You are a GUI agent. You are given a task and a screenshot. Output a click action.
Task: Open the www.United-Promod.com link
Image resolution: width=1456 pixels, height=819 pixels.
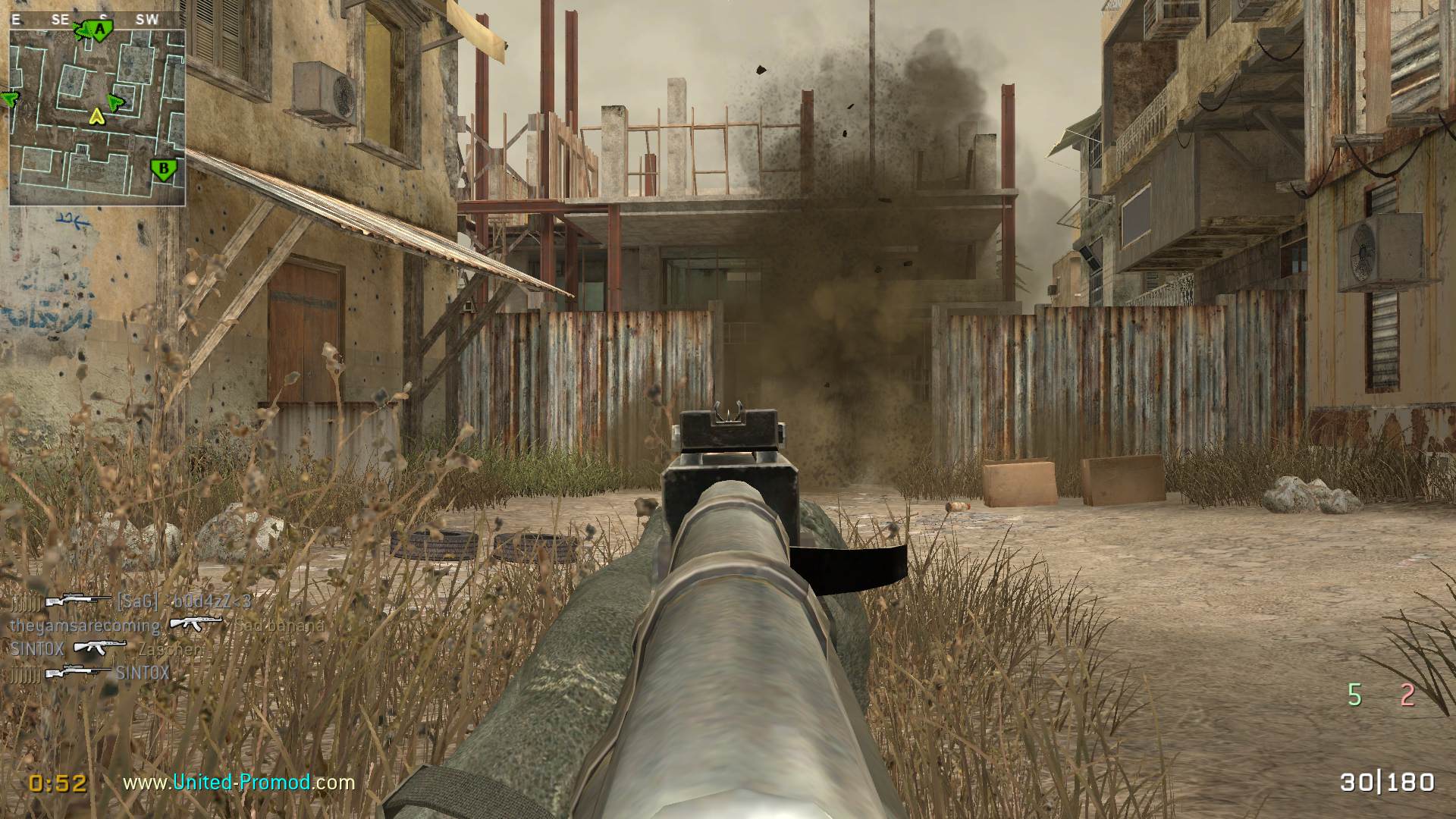[239, 782]
